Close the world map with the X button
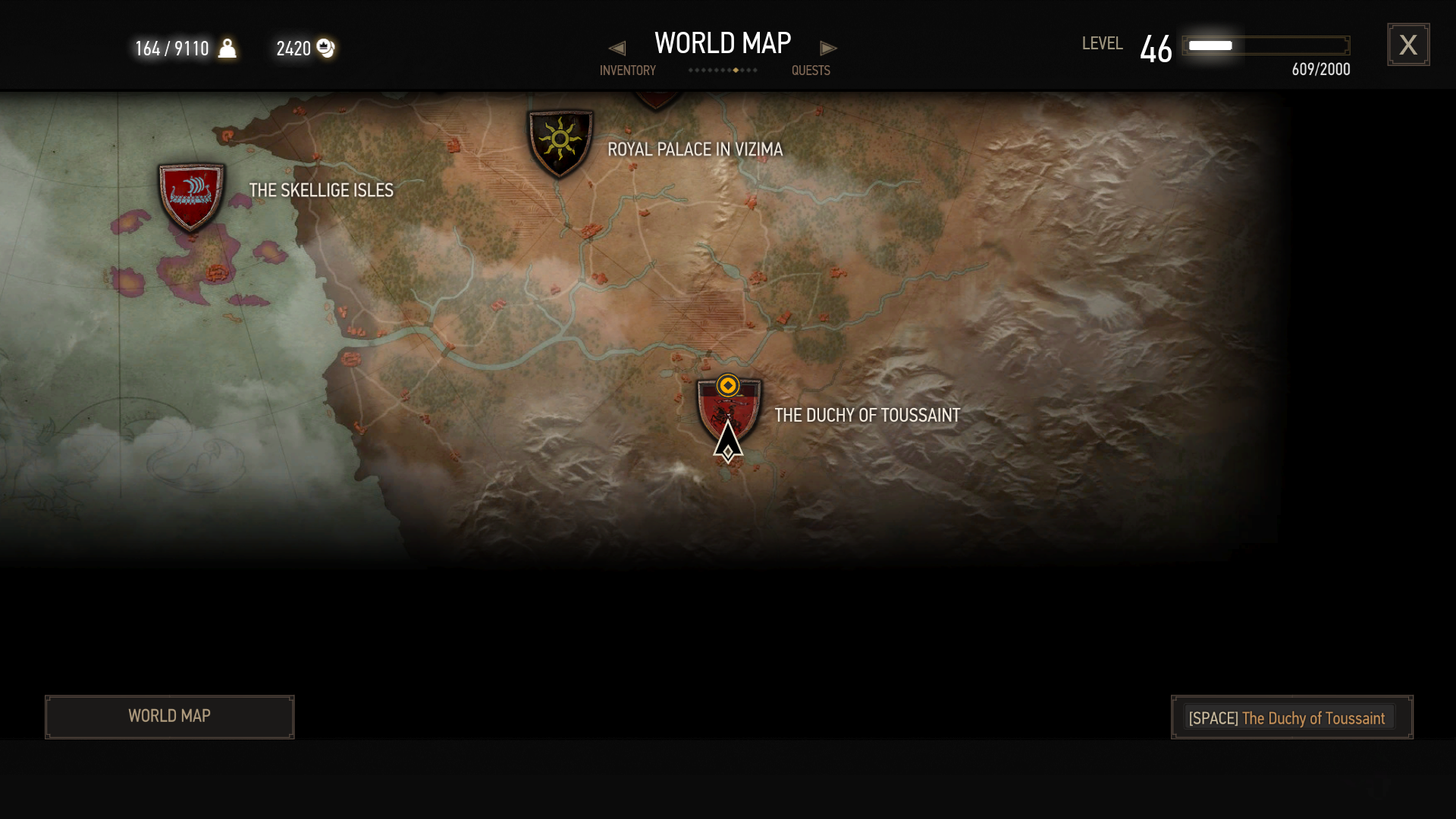The height and width of the screenshot is (819, 1456). (1408, 45)
